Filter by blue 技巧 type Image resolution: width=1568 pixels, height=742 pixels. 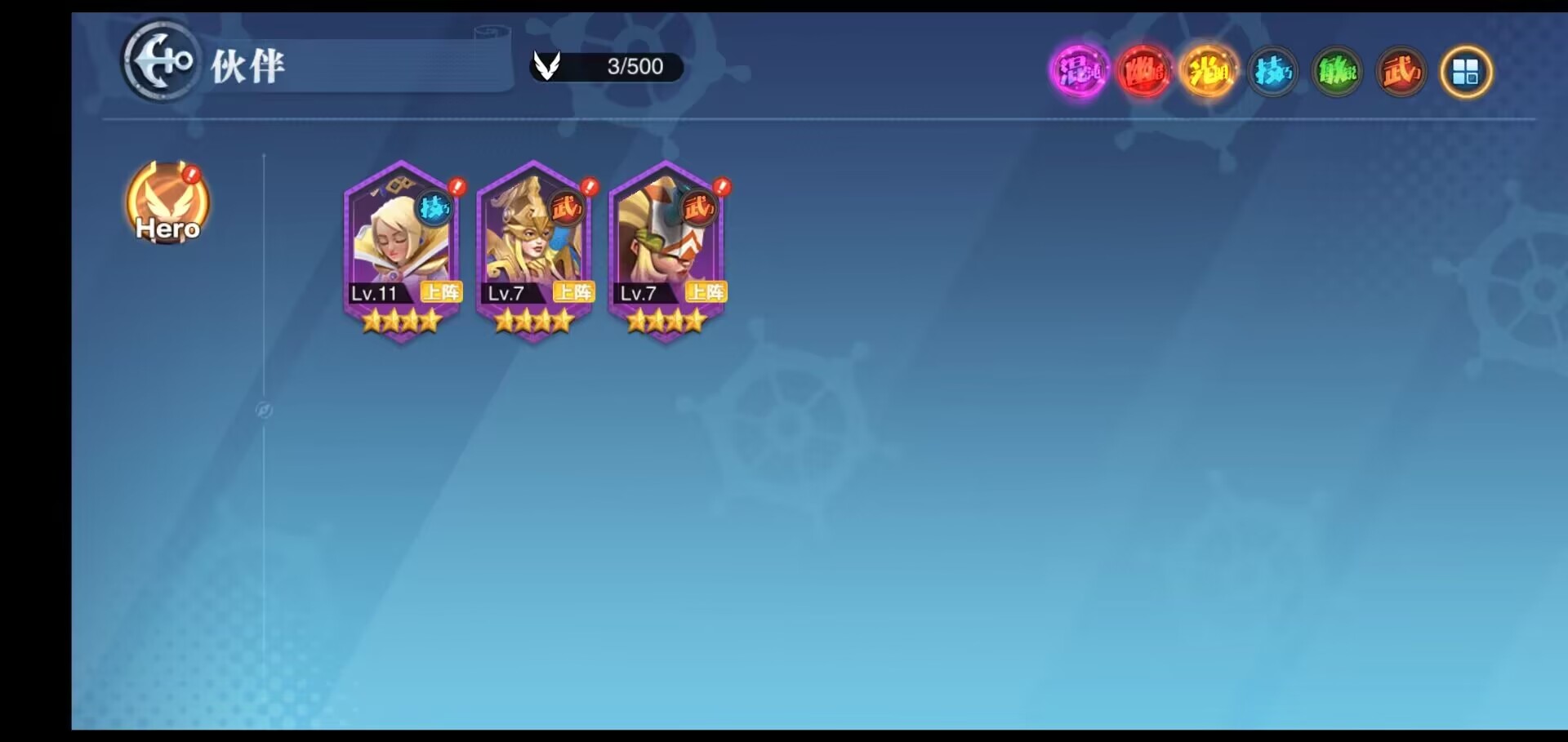click(1272, 72)
